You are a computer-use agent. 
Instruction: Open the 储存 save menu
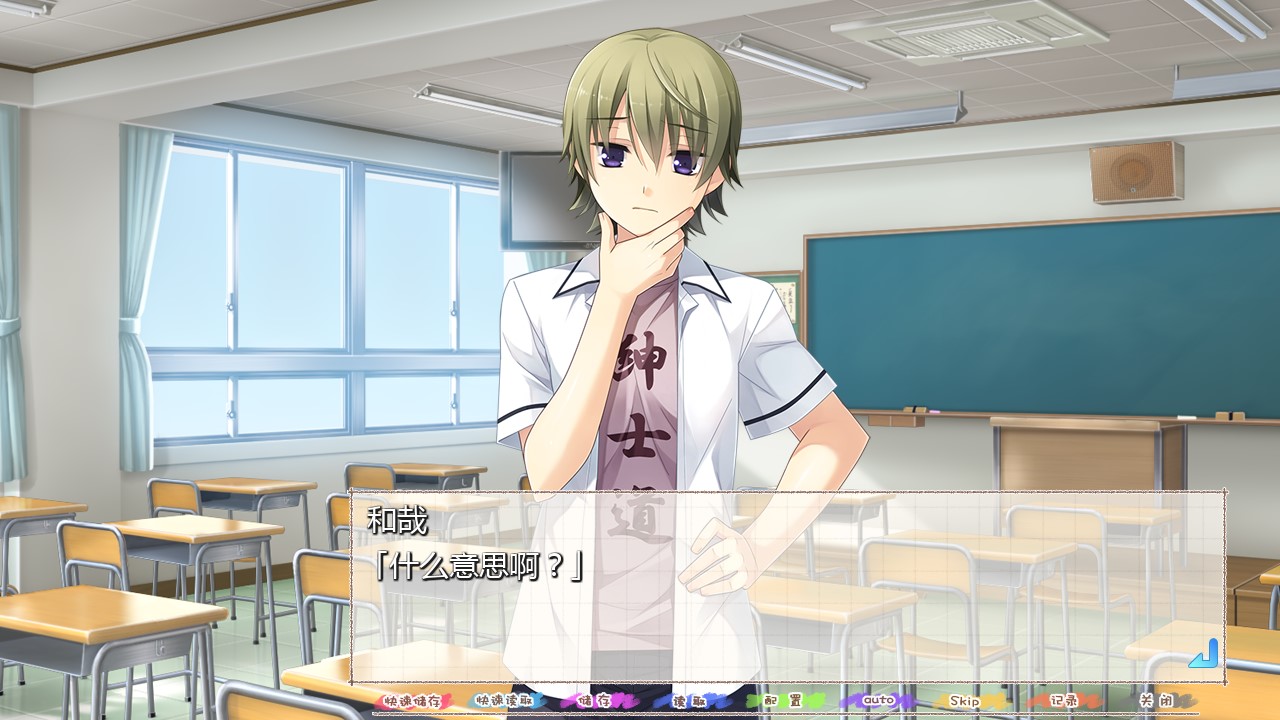pos(599,701)
